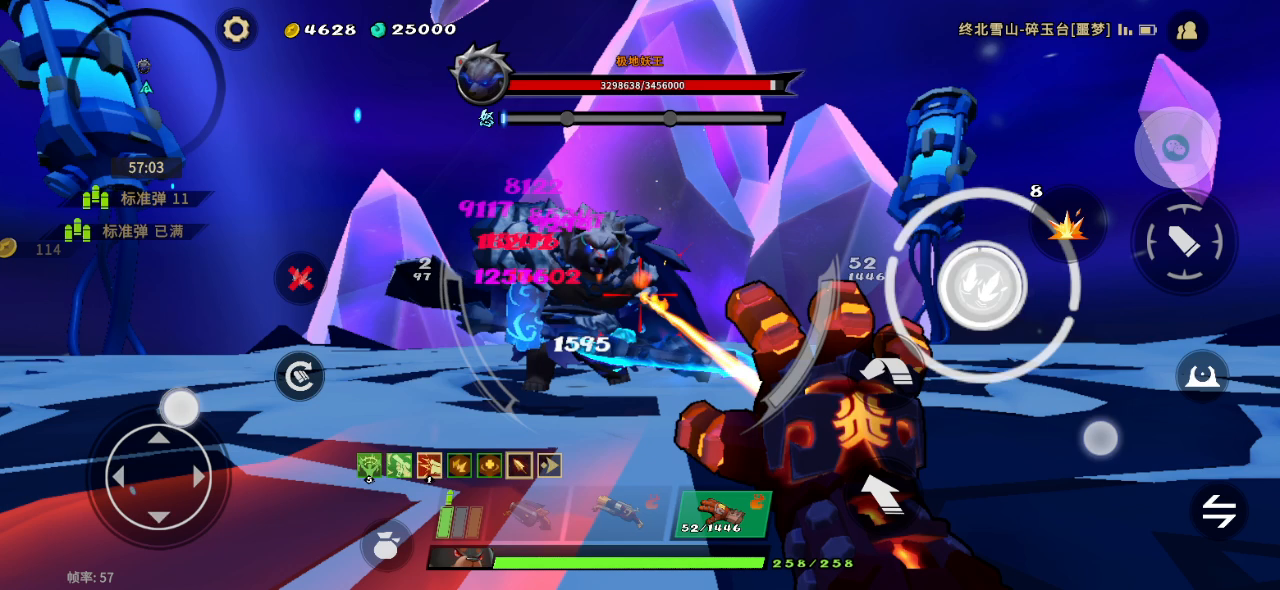The image size is (1280, 590).
Task: Tap the dome-shaped button above weapon swap
Action: click(x=1202, y=374)
